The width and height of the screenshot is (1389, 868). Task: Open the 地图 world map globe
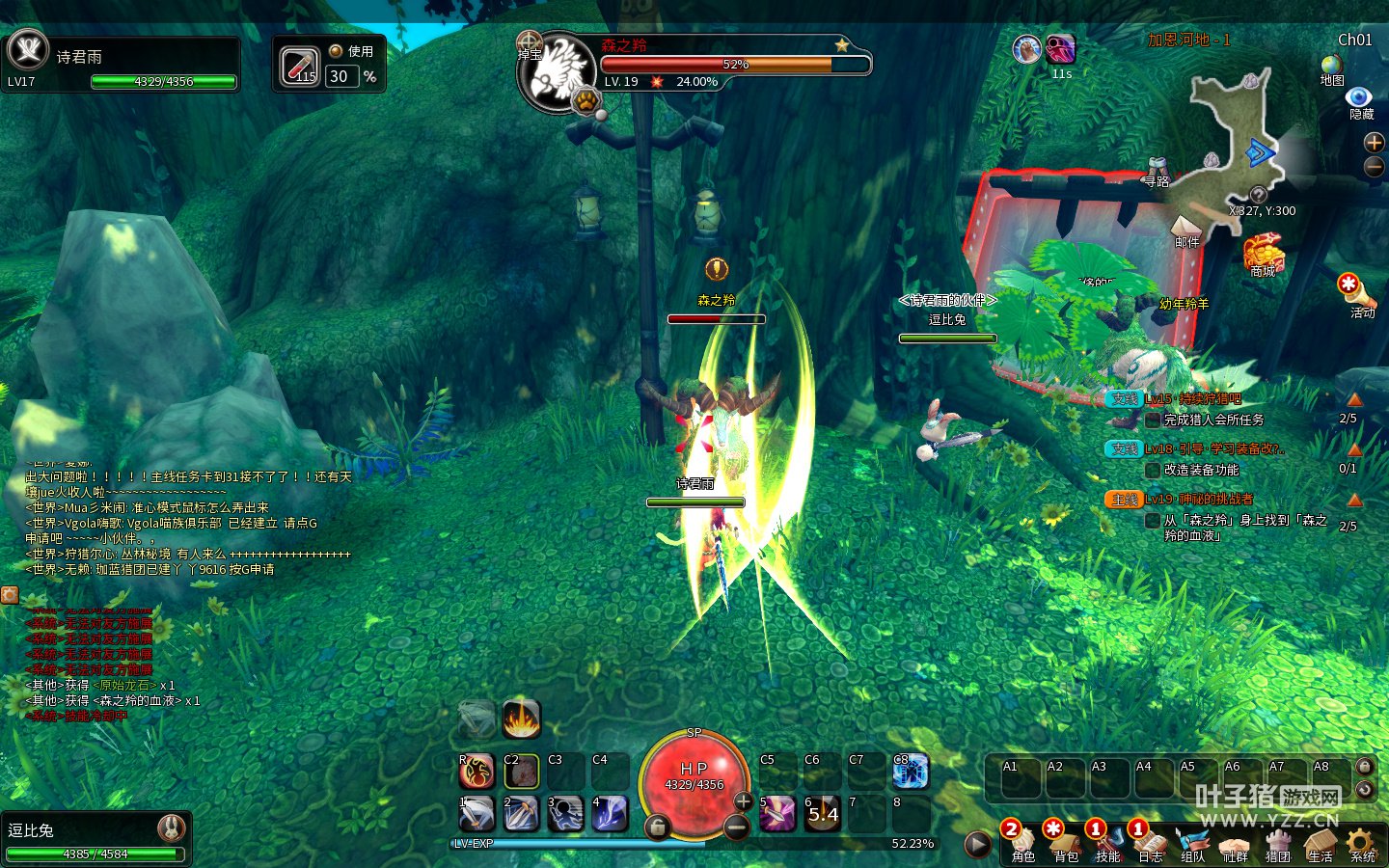[x=1332, y=68]
